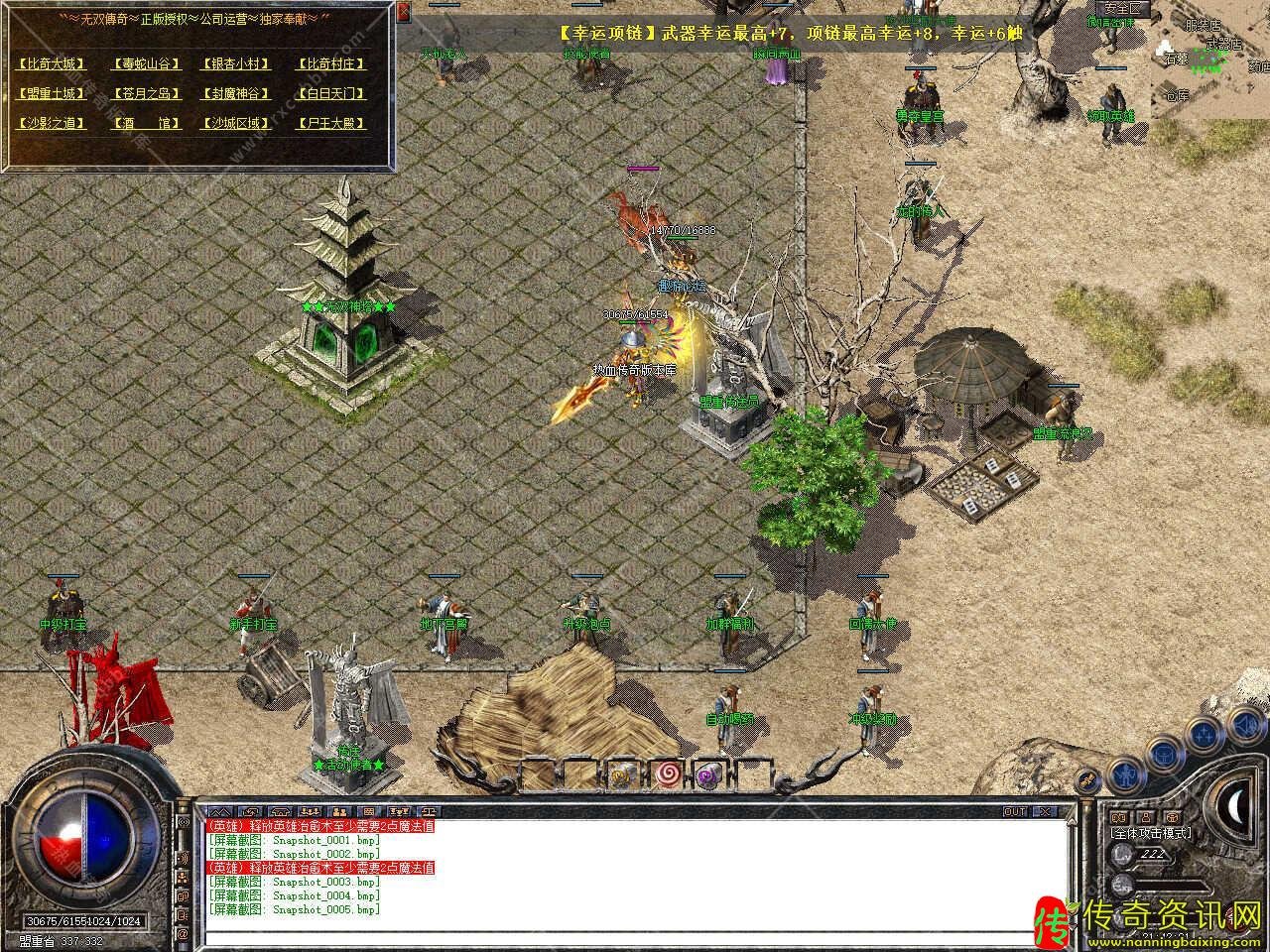Select 苍月之岛 in the teleport list
Image resolution: width=1270 pixels, height=952 pixels.
tap(147, 93)
